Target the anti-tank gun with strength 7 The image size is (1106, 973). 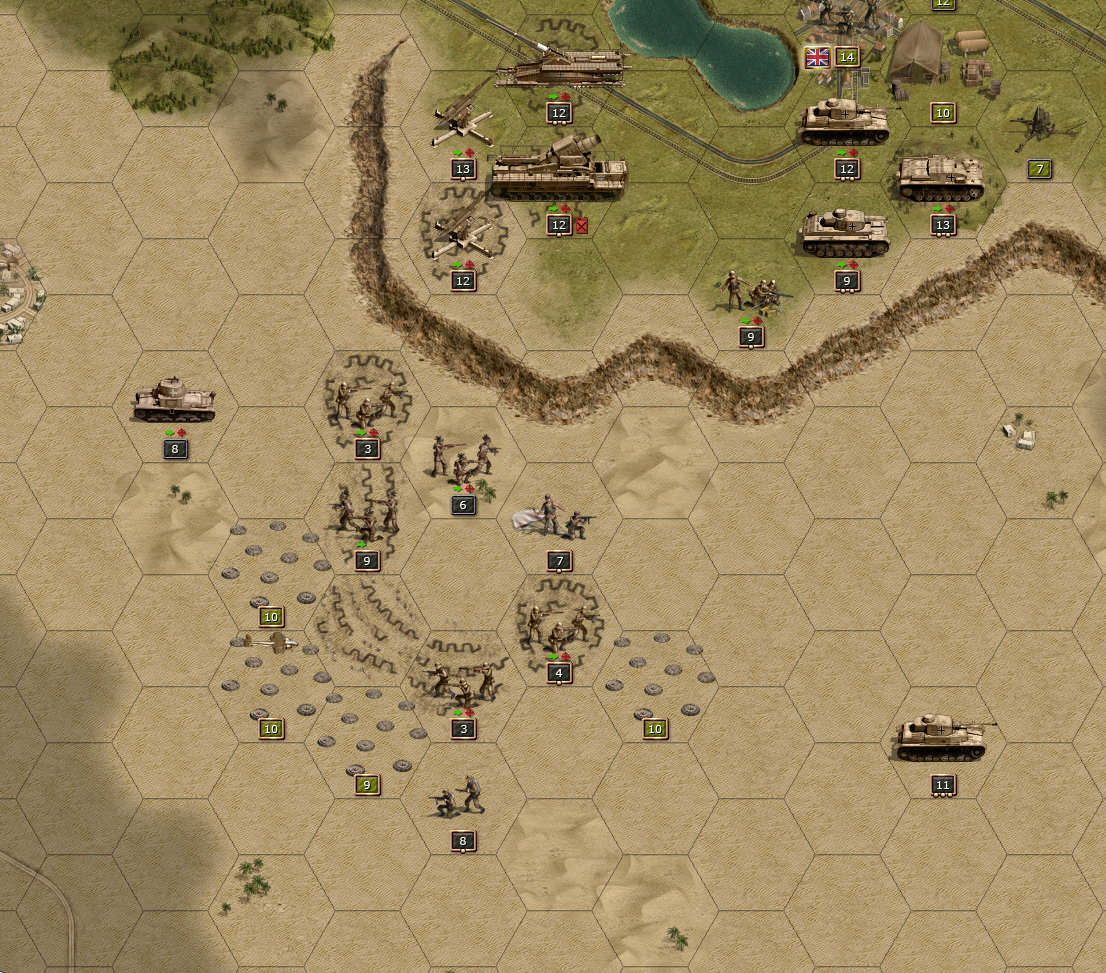tap(1040, 130)
